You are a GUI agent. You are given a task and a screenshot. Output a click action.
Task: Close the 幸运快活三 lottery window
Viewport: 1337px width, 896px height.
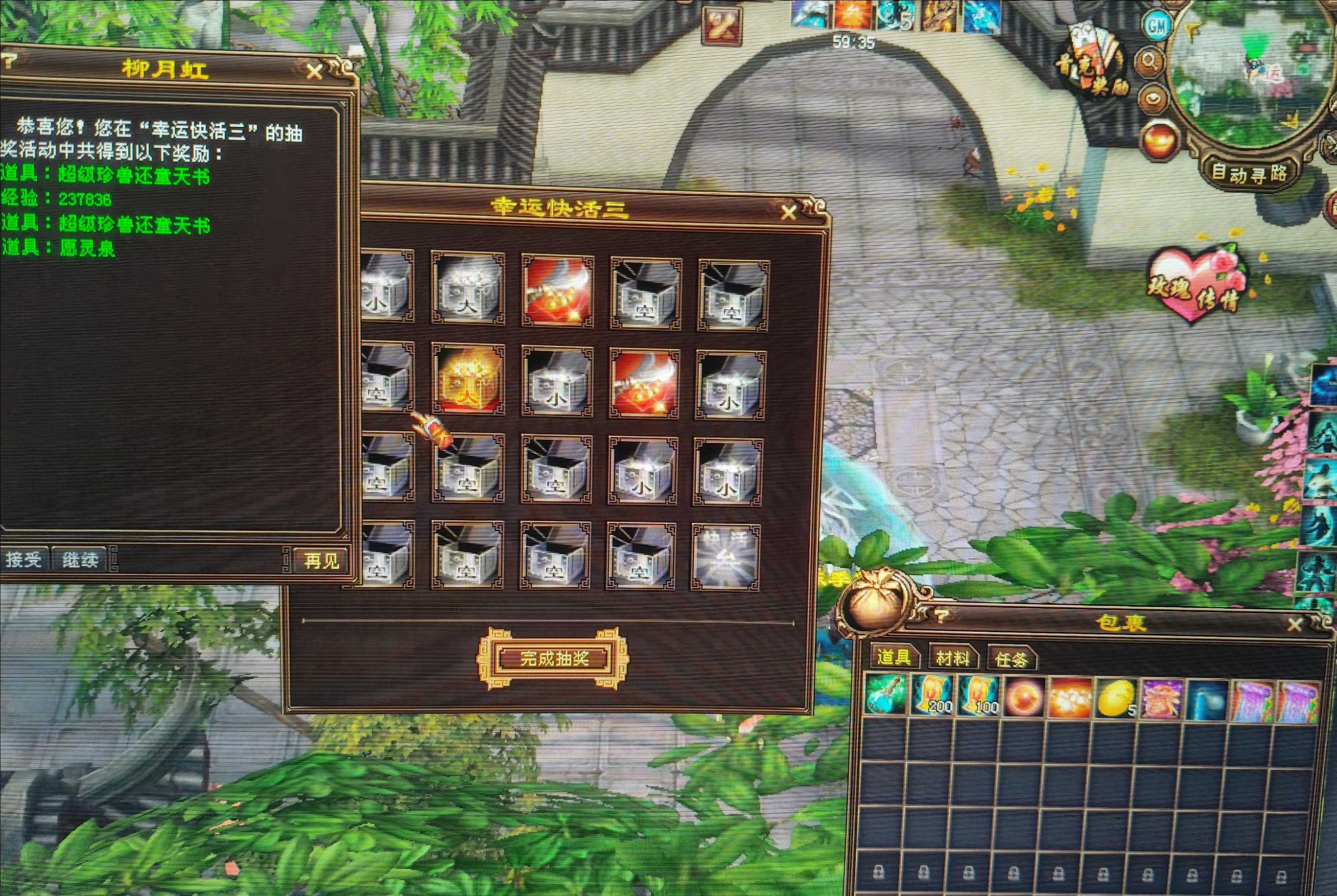pyautogui.click(x=789, y=212)
